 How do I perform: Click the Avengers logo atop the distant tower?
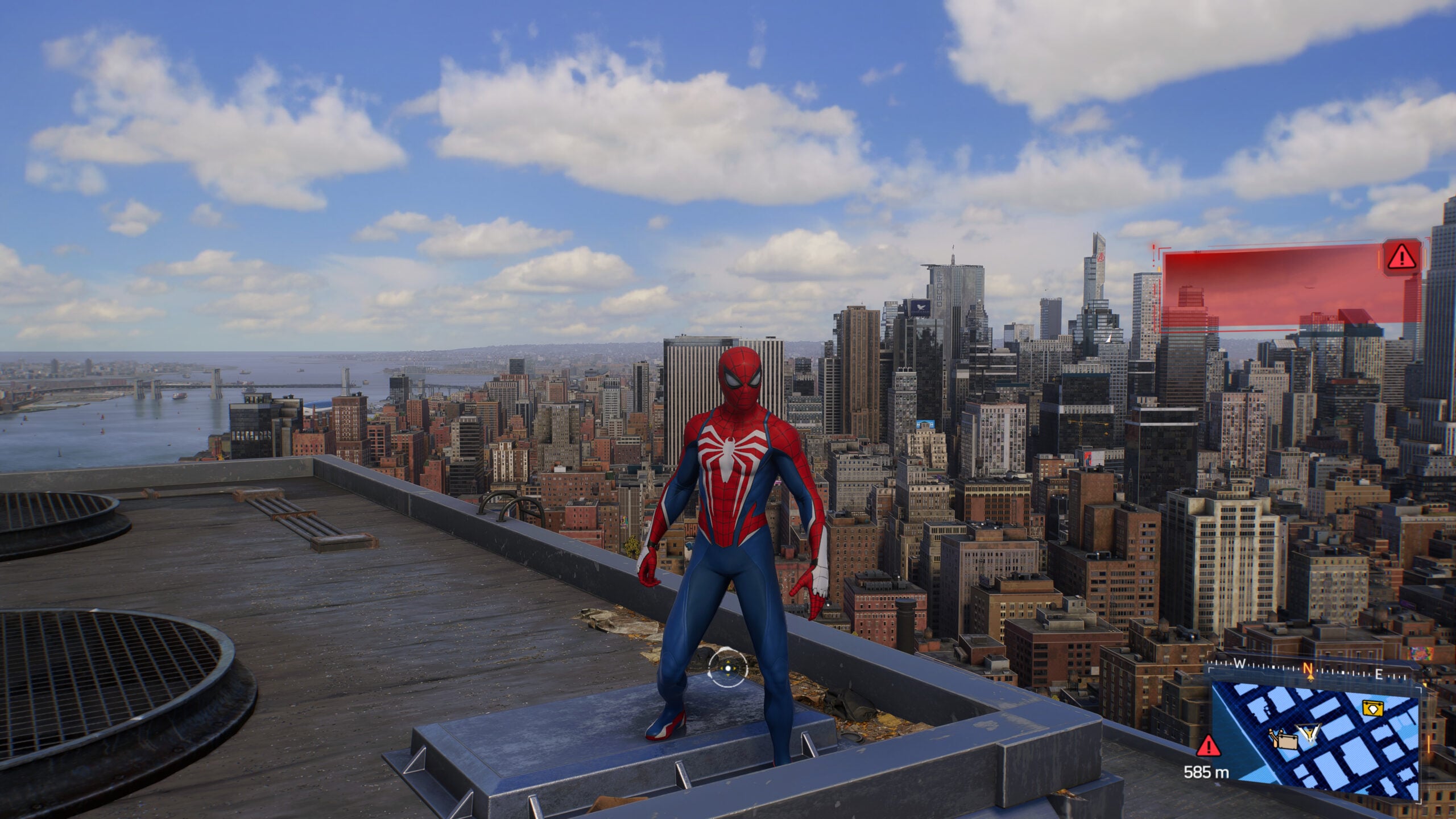[x=1101, y=258]
